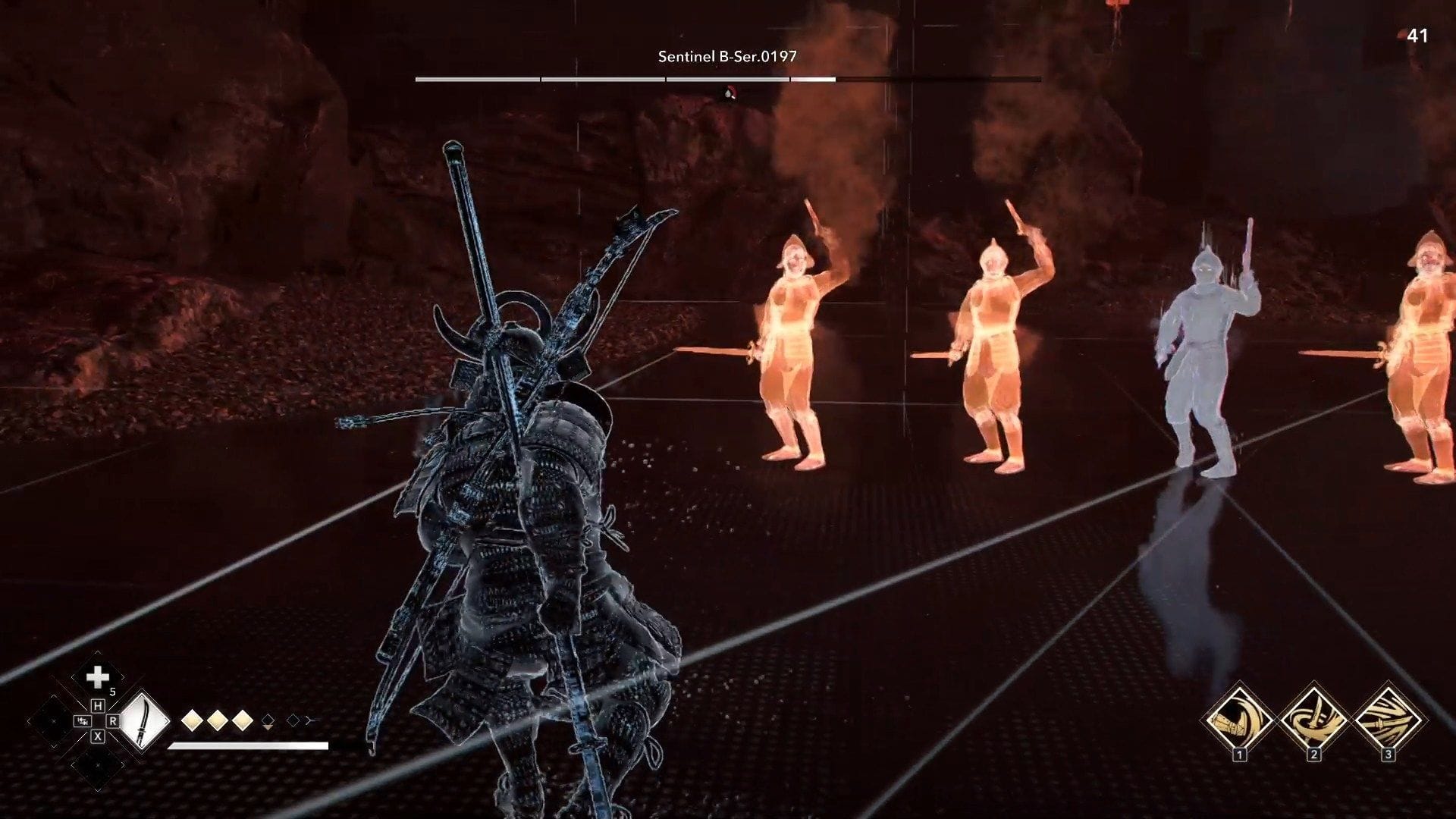Toggle the first gold spirit diamond pip
This screenshot has height=819, width=1456.
point(193,720)
